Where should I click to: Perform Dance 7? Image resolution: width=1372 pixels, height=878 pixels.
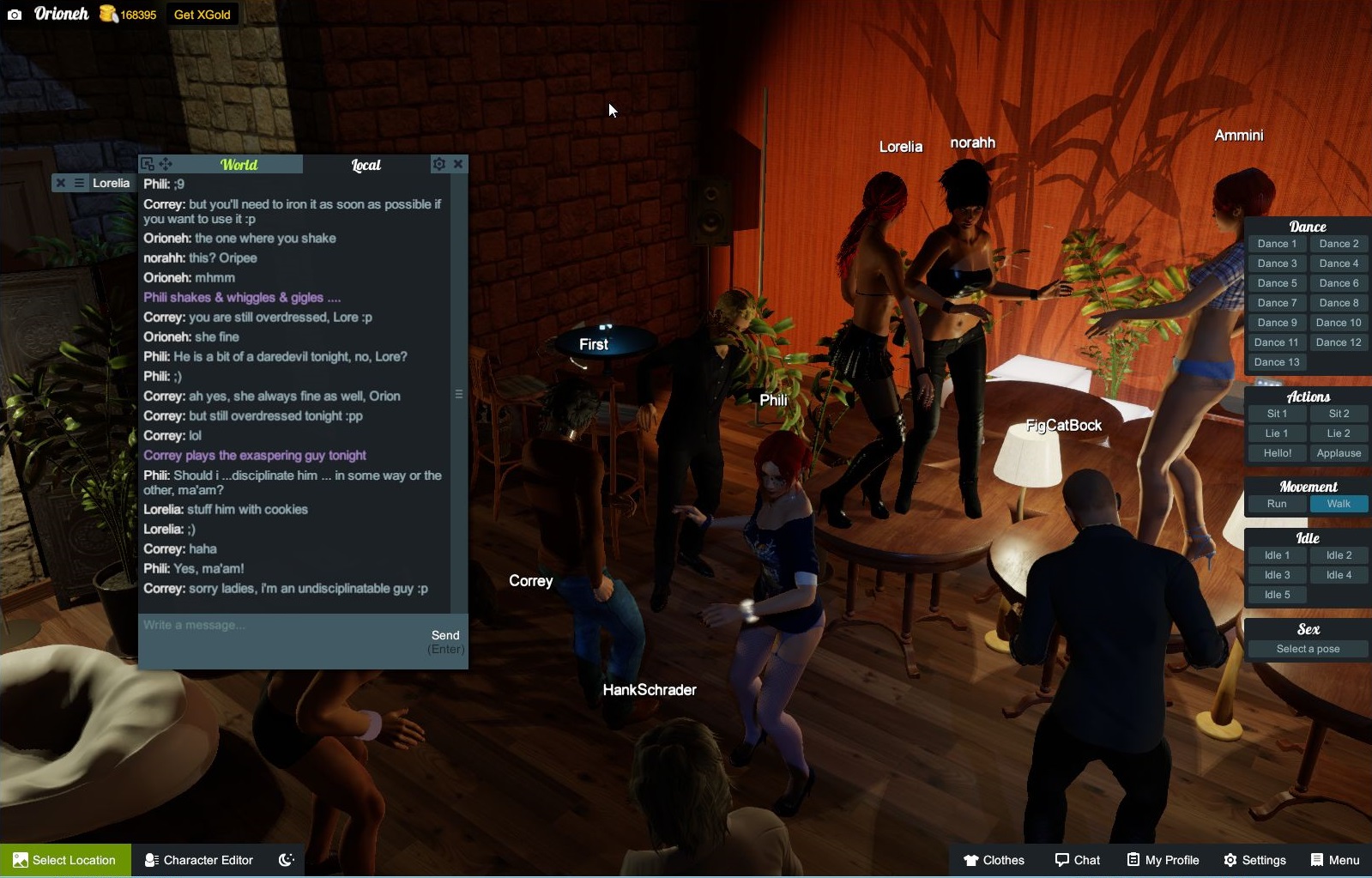pos(1277,302)
